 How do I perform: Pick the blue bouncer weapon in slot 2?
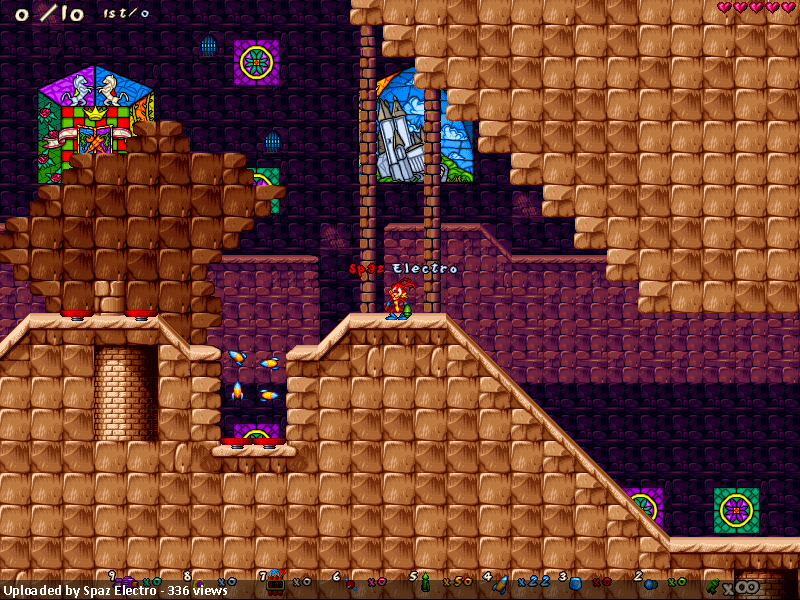(x=650, y=581)
